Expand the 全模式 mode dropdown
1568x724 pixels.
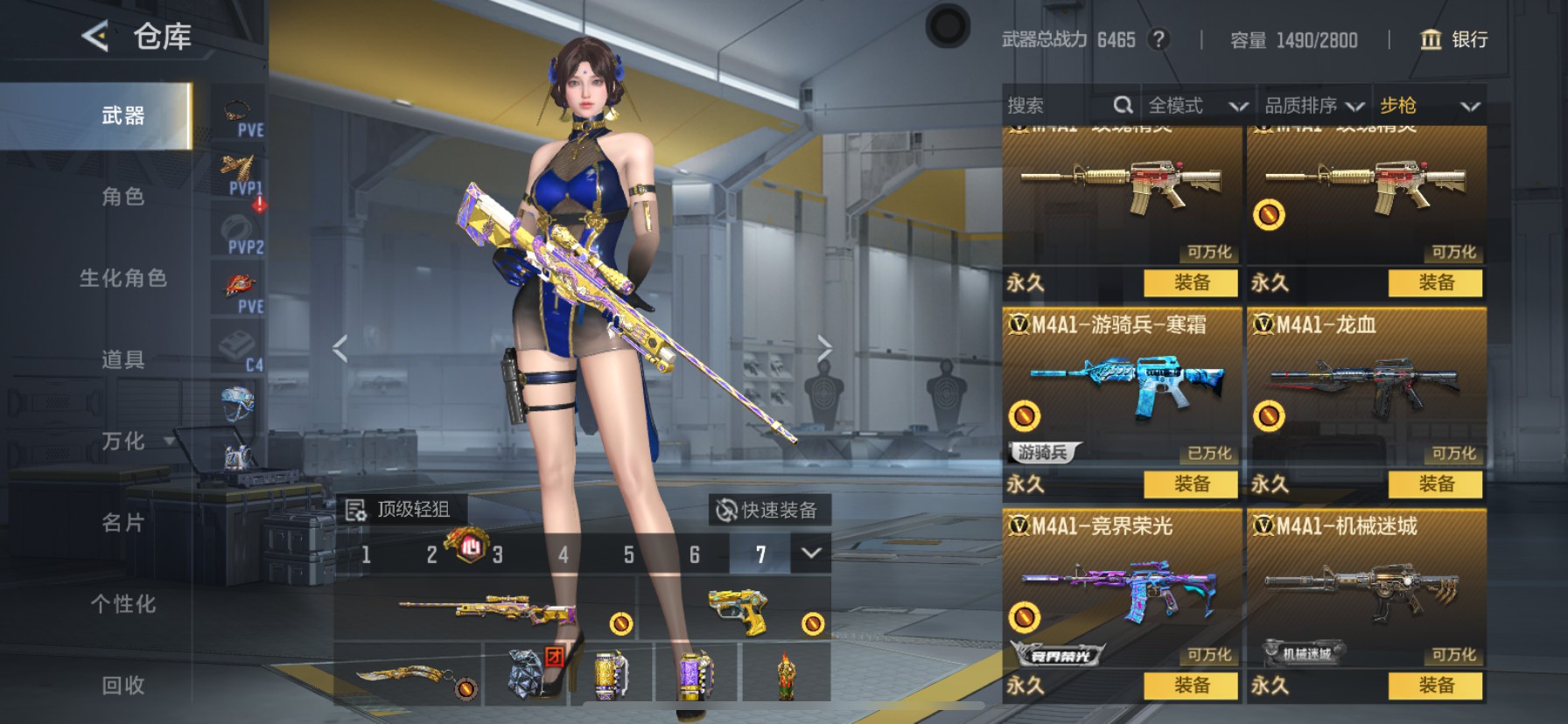pyautogui.click(x=1239, y=105)
